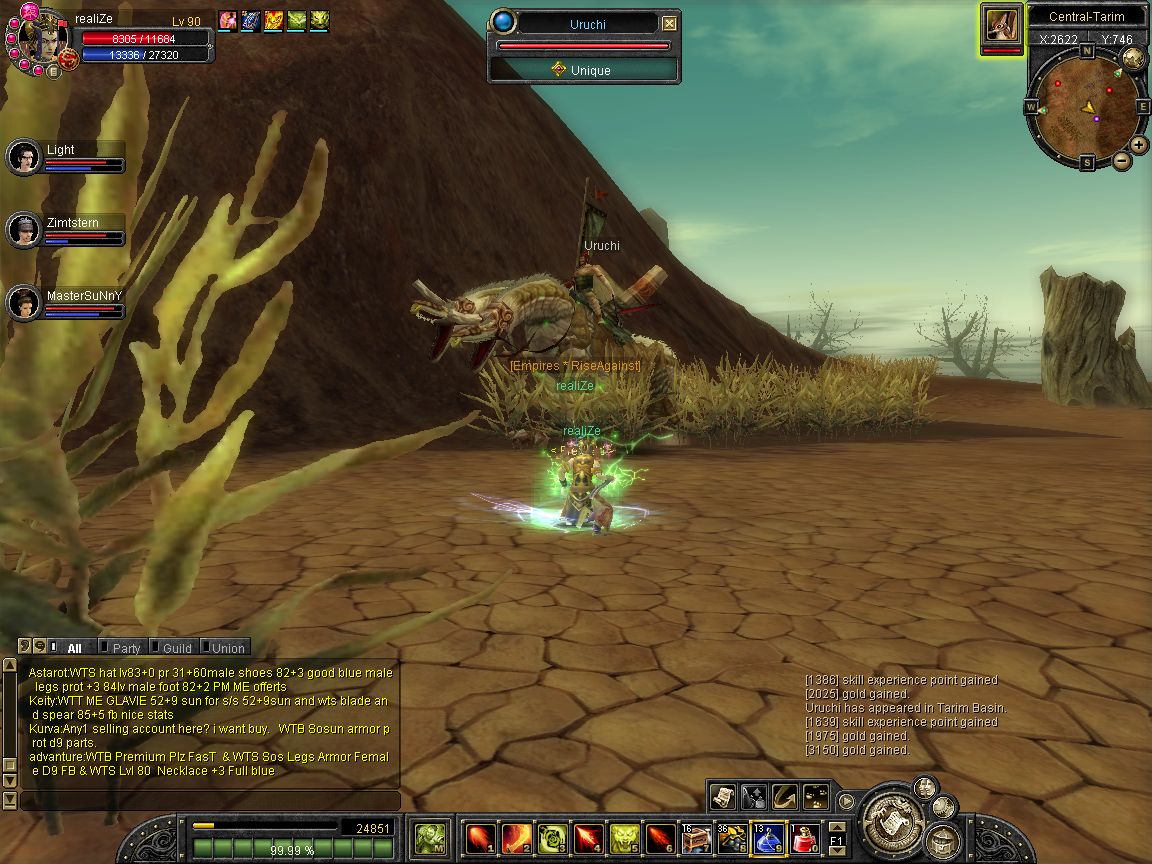Switch hotbar page with the up arrow
Image resolution: width=1152 pixels, height=864 pixels.
pyautogui.click(x=837, y=826)
